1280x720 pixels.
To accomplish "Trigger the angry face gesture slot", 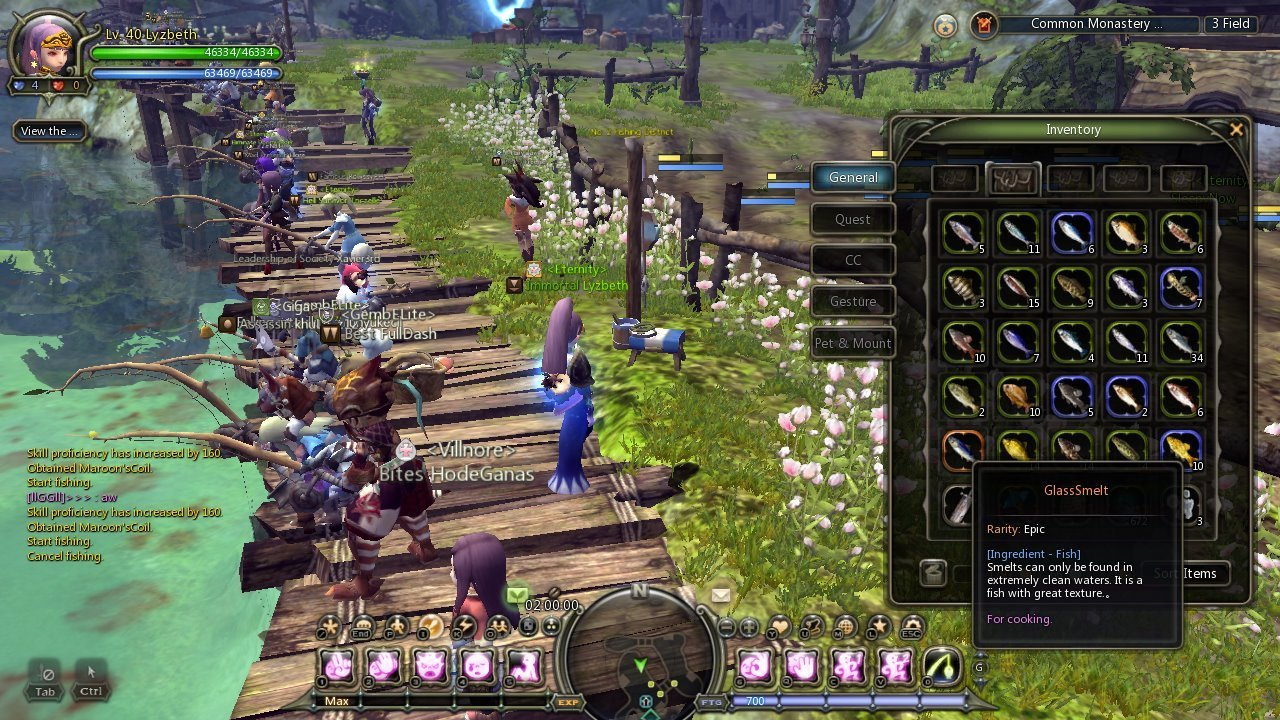I will (x=430, y=666).
